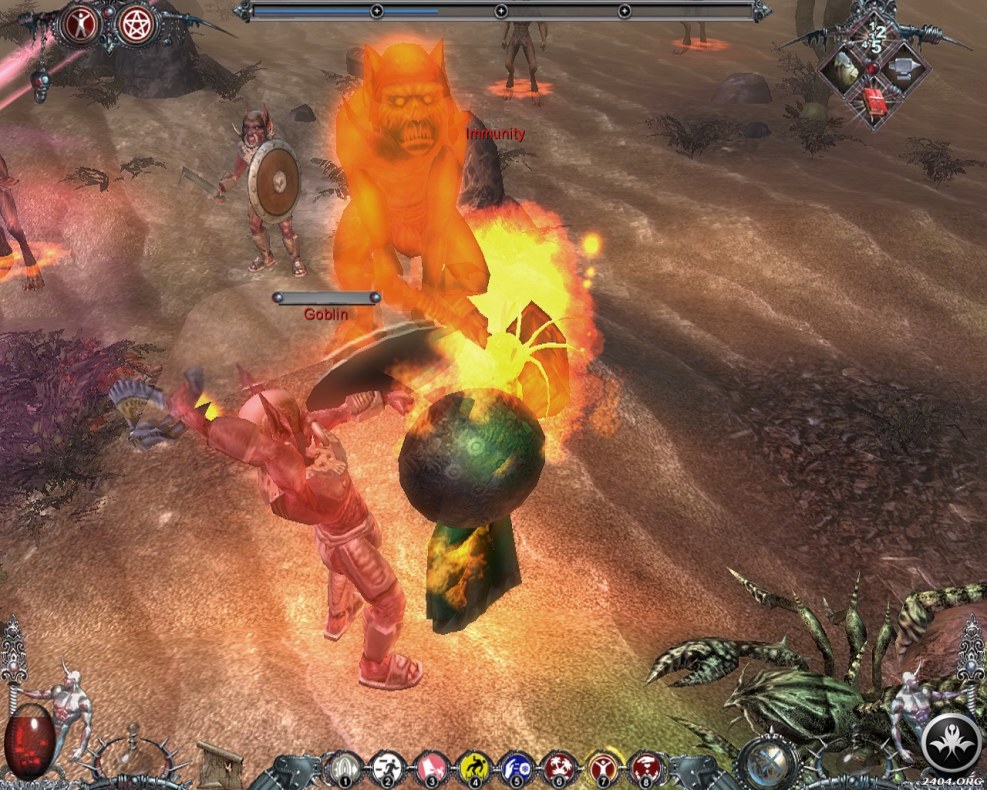Viewport: 987px width, 790px height.
Task: Open the red book panel
Action: pos(875,102)
